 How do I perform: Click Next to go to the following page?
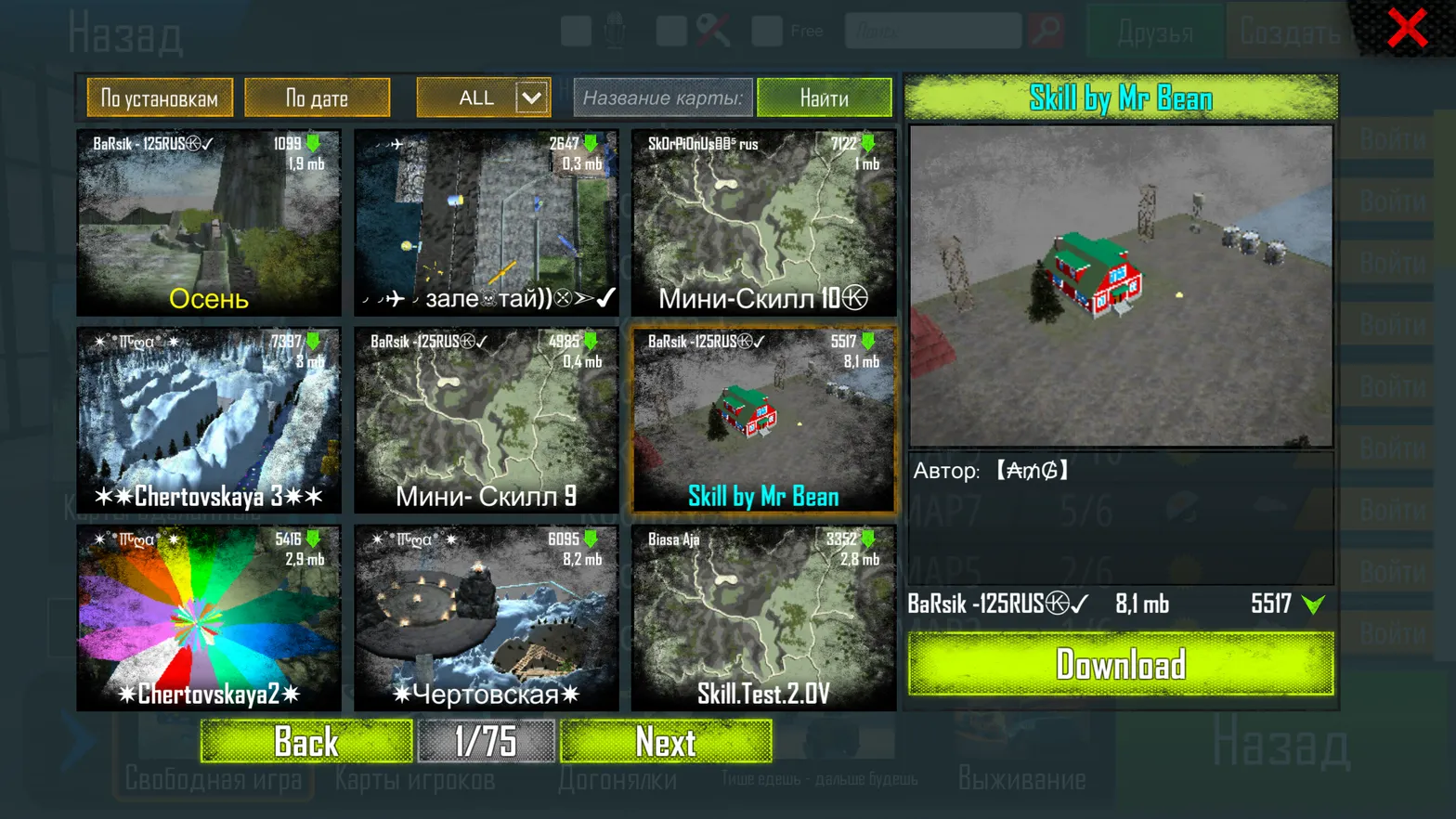coord(666,741)
